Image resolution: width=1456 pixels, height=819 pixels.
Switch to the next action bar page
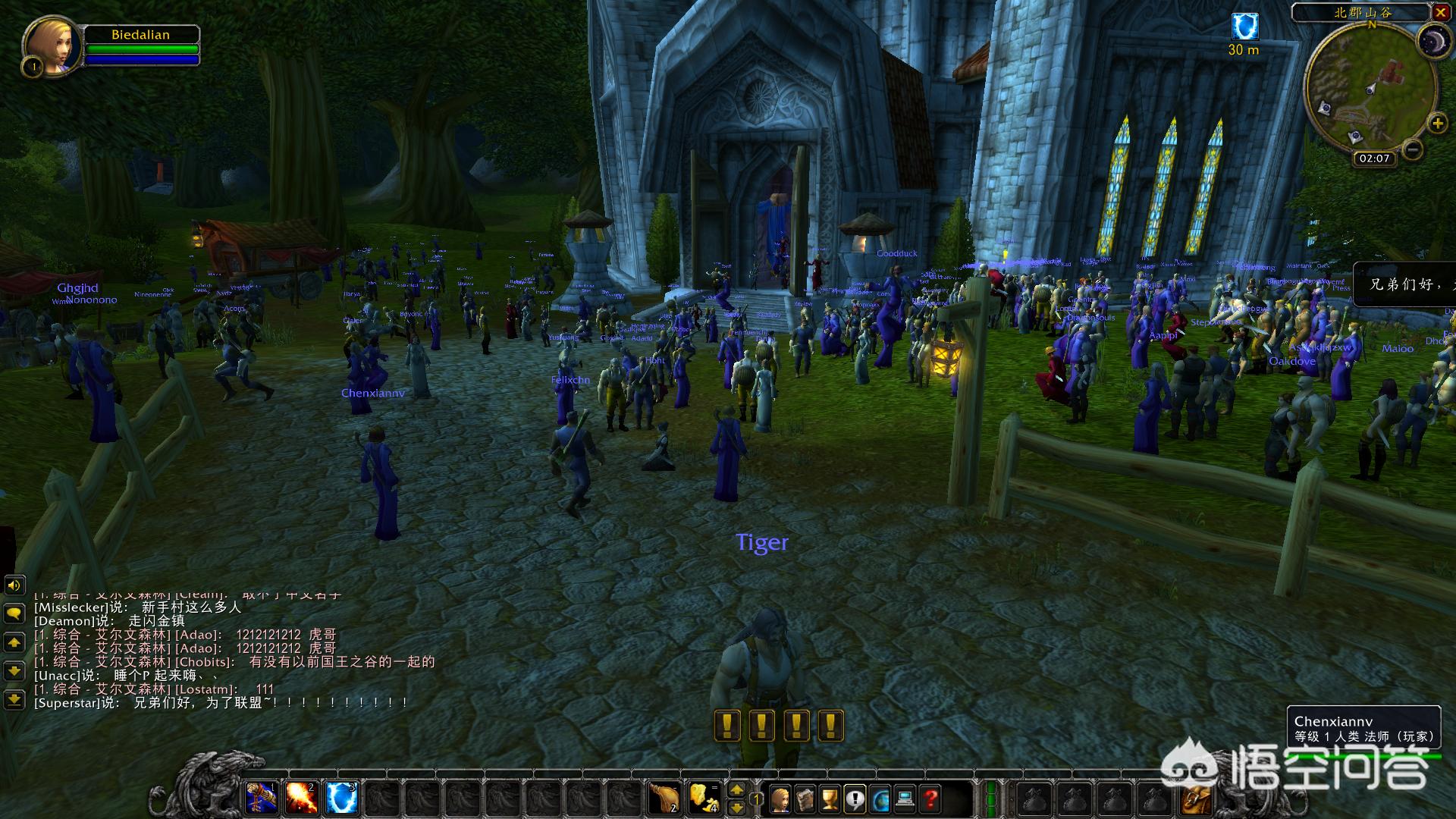(x=736, y=790)
